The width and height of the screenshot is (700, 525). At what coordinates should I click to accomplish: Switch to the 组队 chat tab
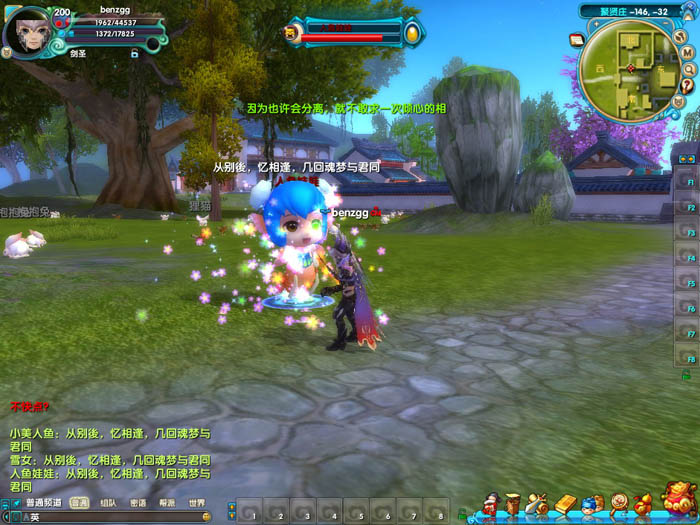point(108,503)
